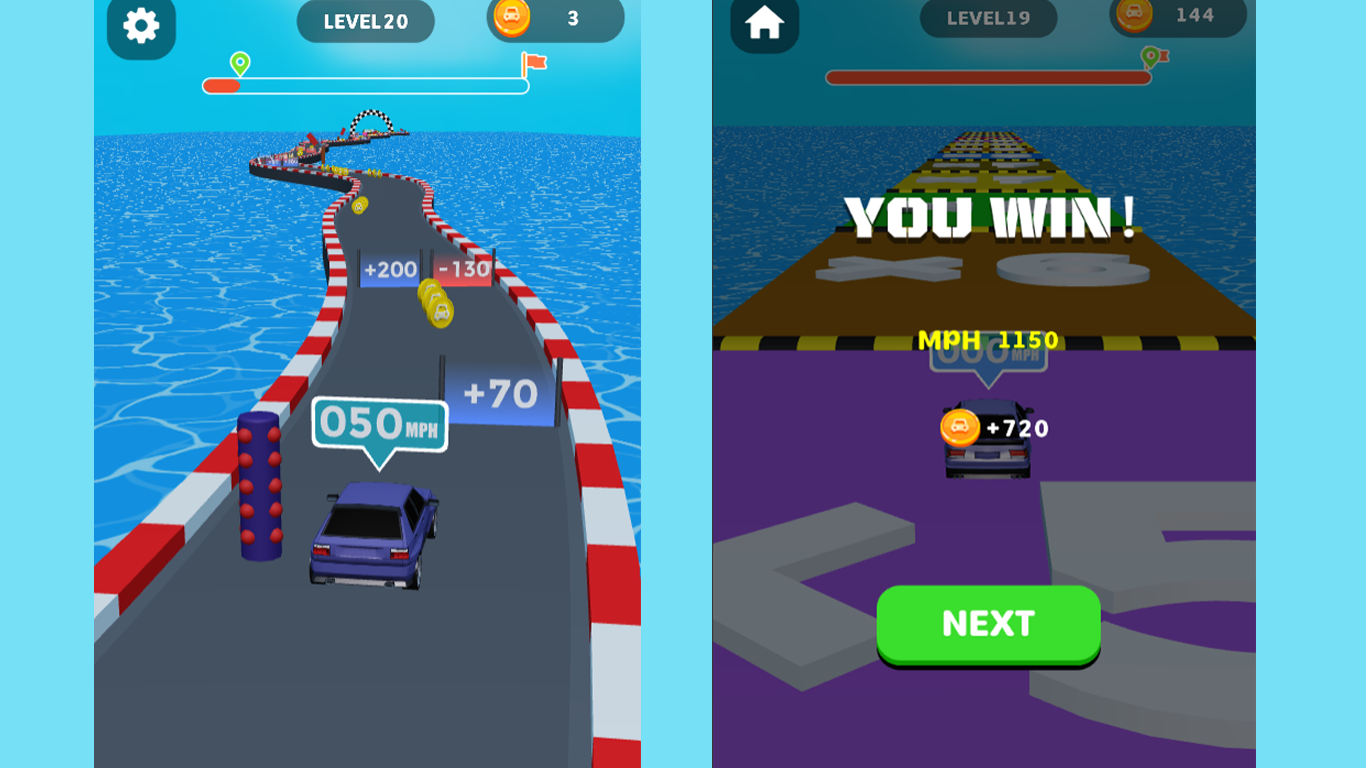Tap the red finish flag icon

533,62
